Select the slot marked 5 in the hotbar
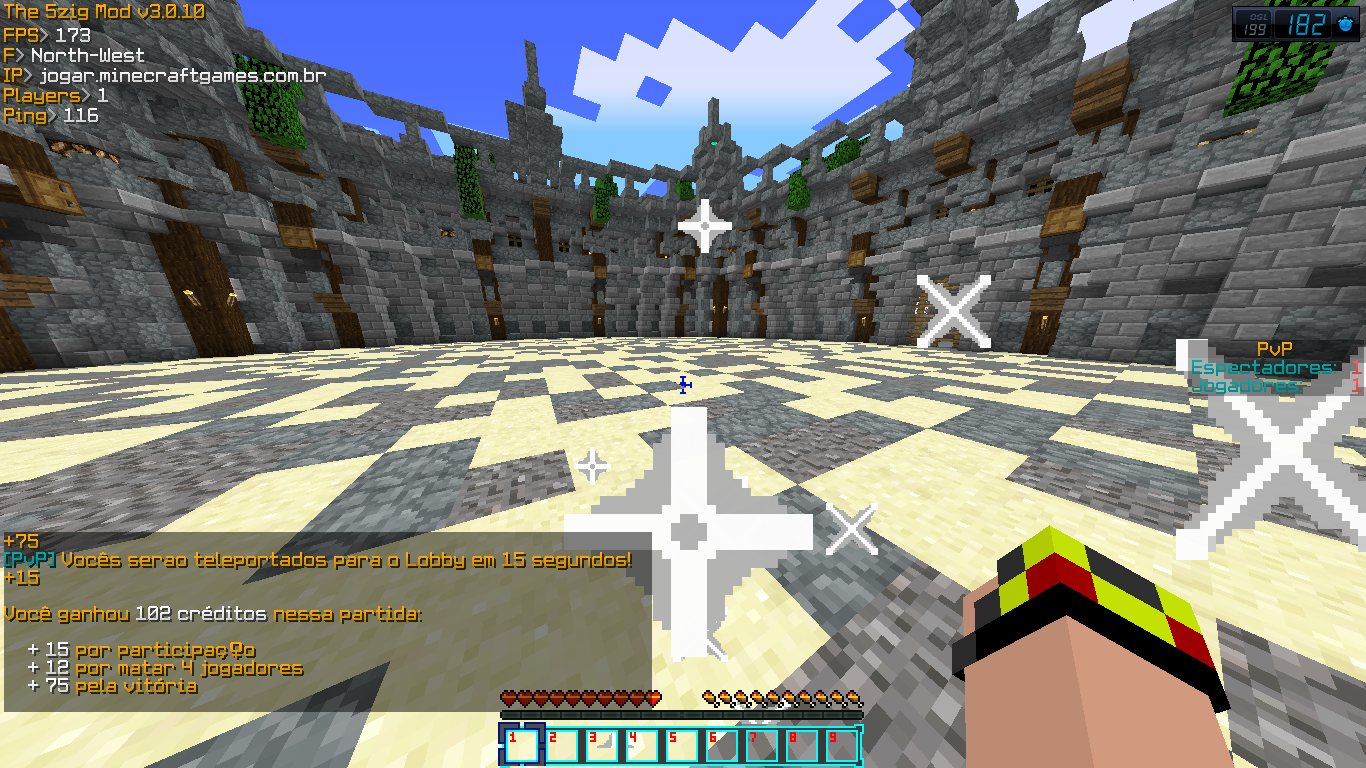The image size is (1366, 768). click(682, 746)
